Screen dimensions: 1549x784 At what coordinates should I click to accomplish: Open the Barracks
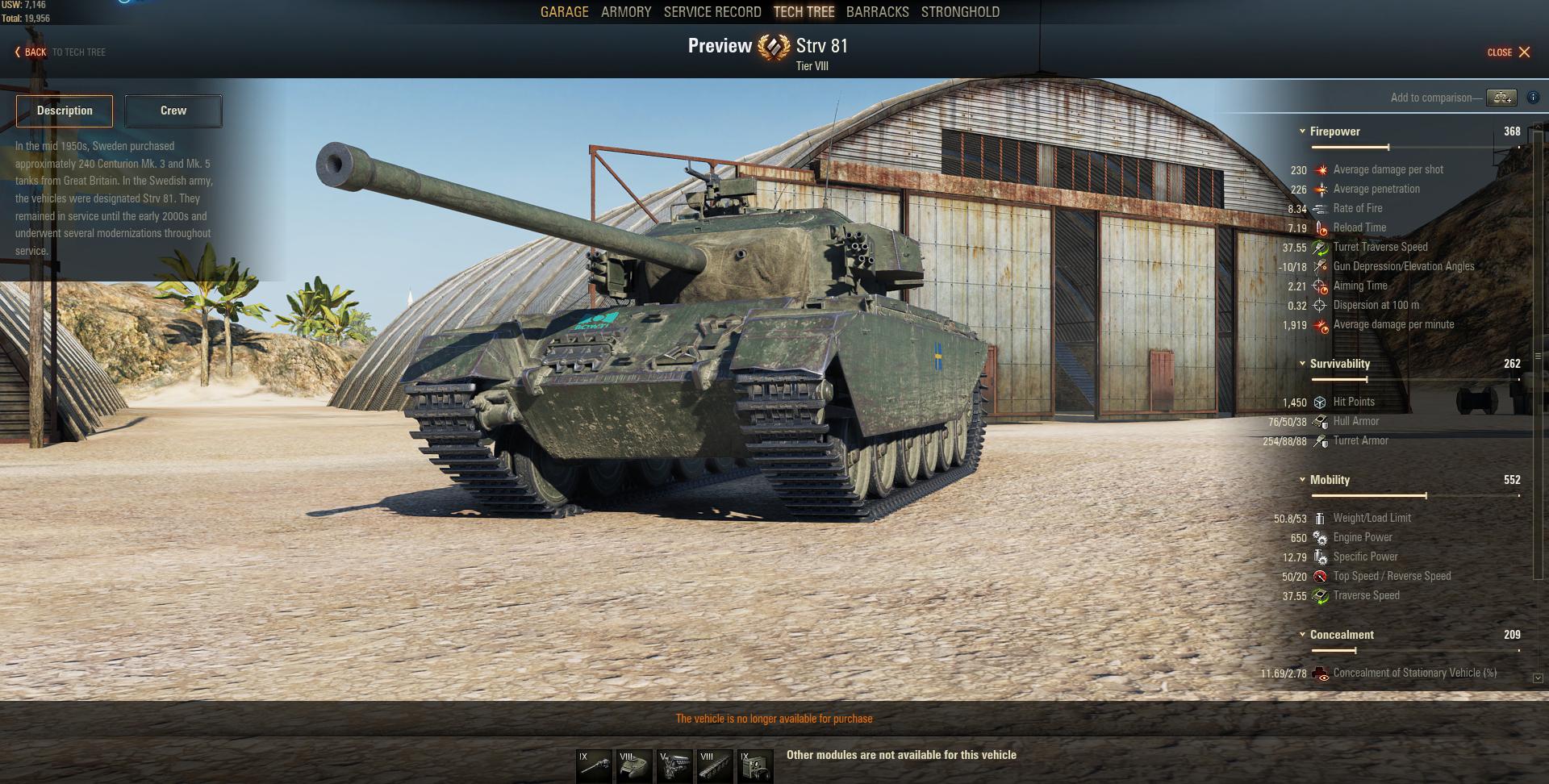[877, 12]
